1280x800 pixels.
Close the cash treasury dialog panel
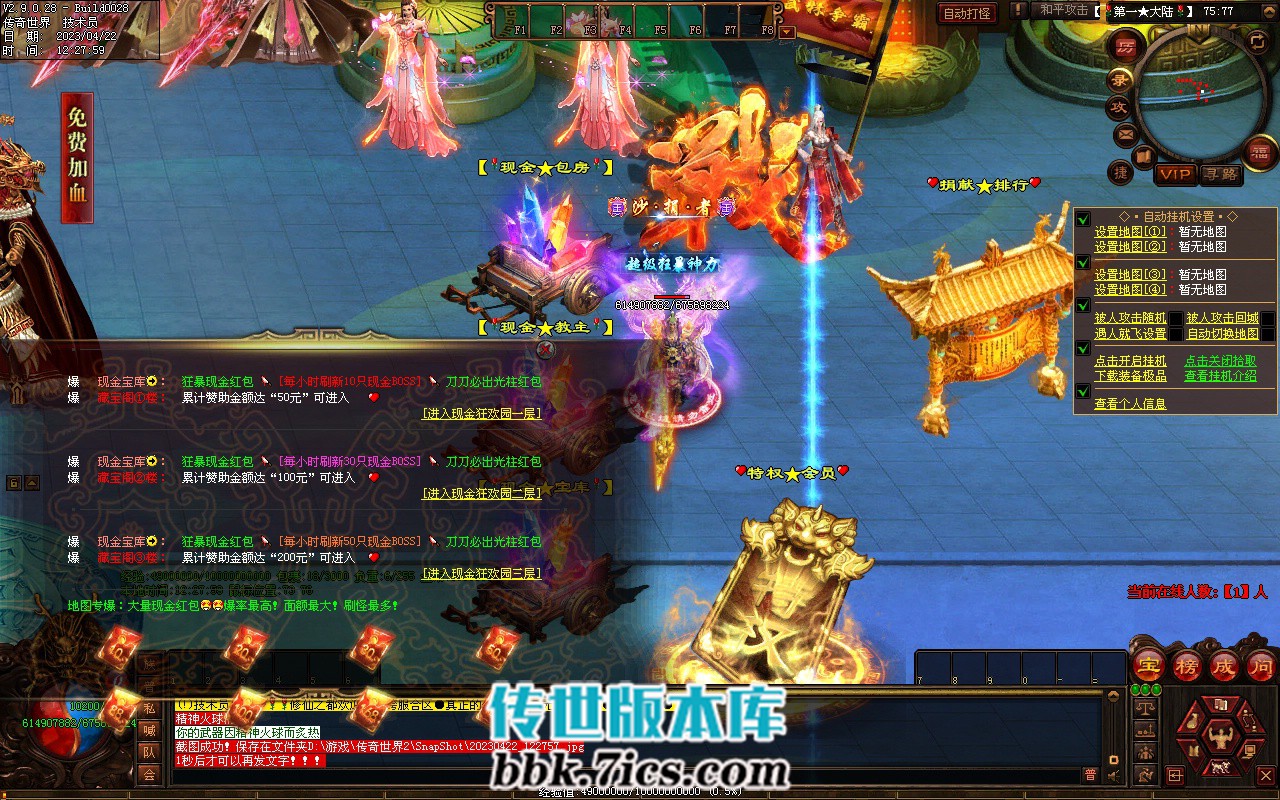click(x=545, y=349)
